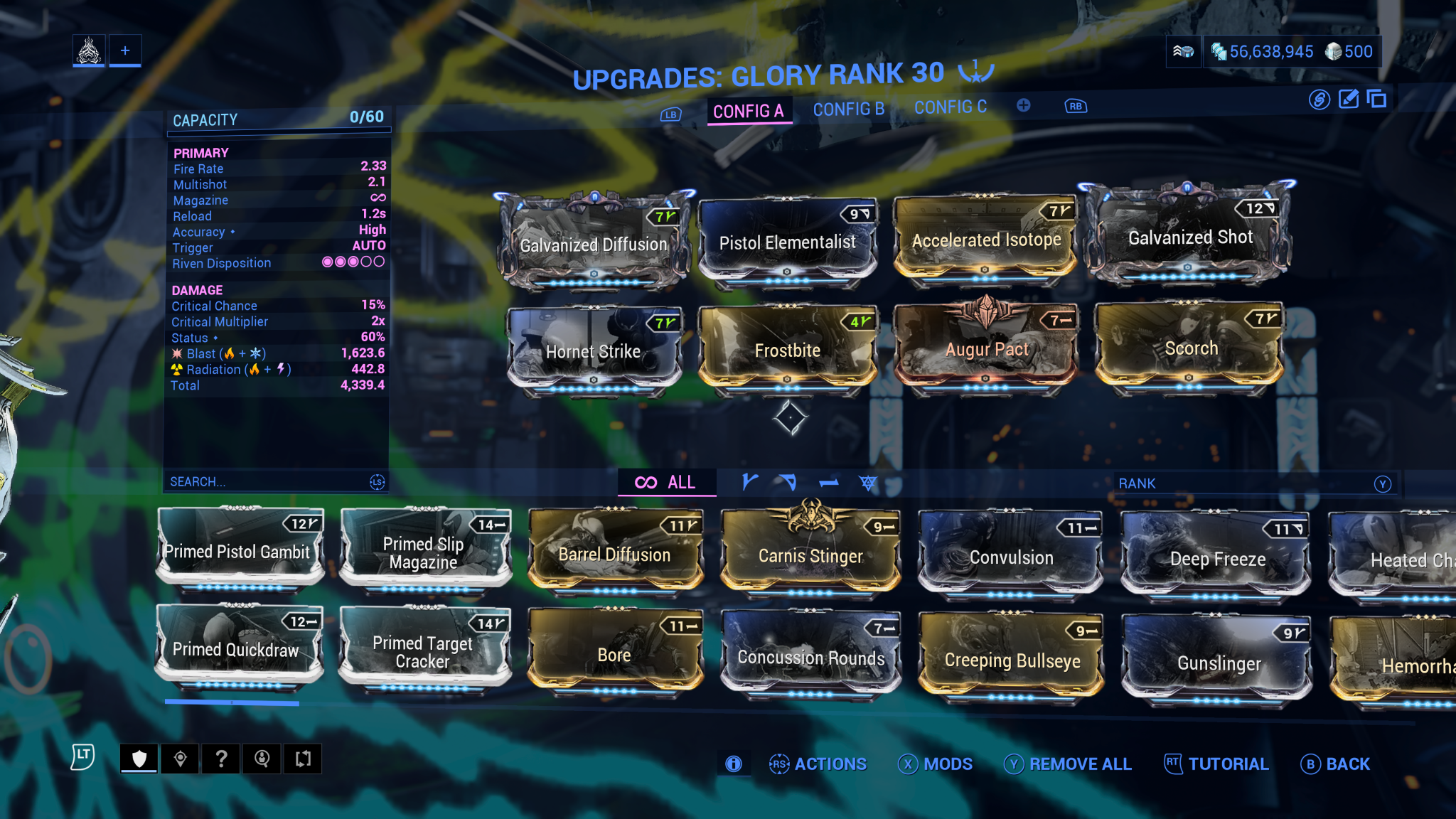Select the Umbra polarity filter icon
Image resolution: width=1456 pixels, height=819 pixels.
click(869, 481)
